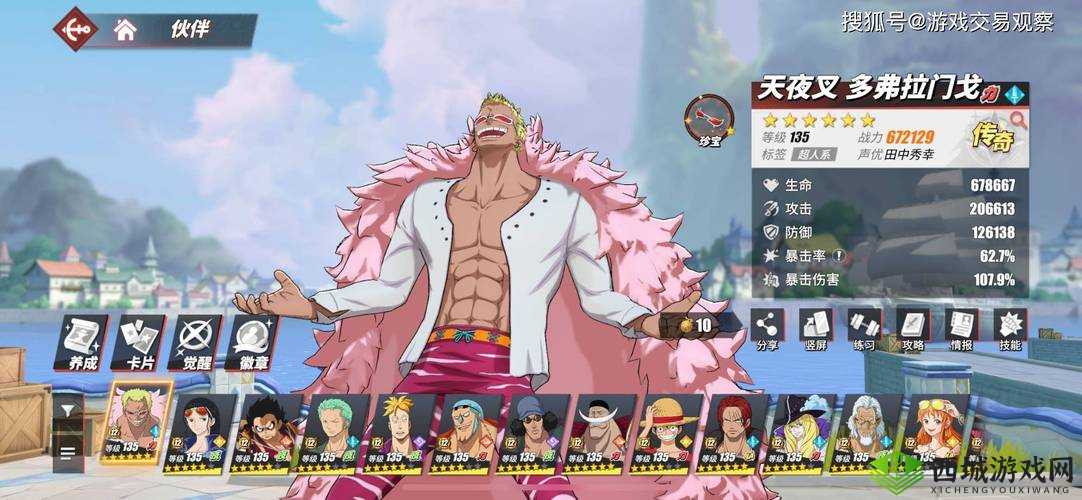Screen dimensions: 1082x500
Task: Choose the orange-haired Nami character card
Action: click(x=936, y=429)
